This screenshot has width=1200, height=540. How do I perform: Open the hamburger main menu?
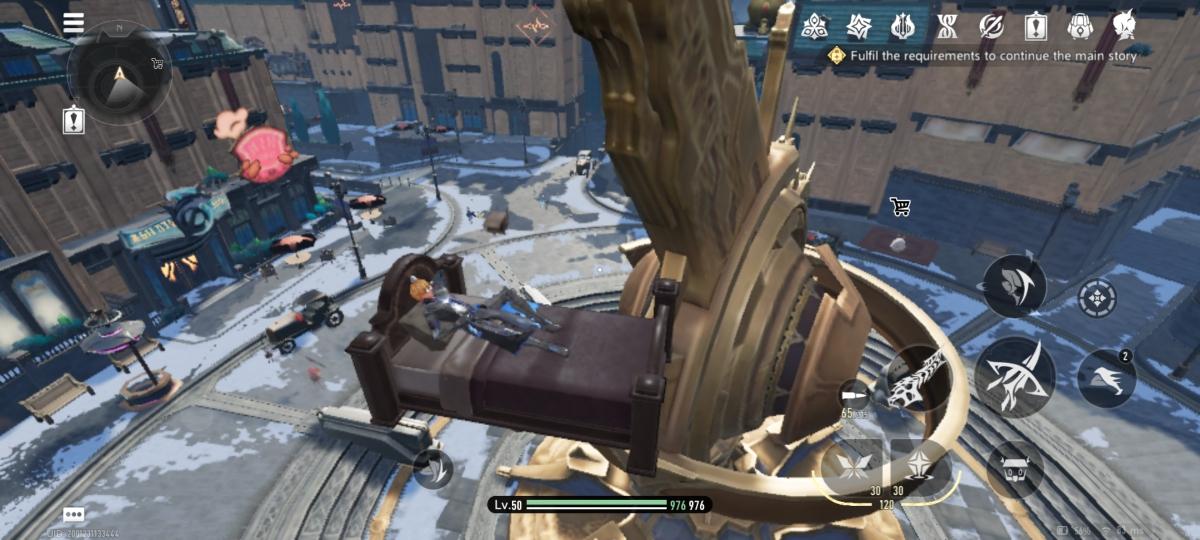click(x=73, y=23)
